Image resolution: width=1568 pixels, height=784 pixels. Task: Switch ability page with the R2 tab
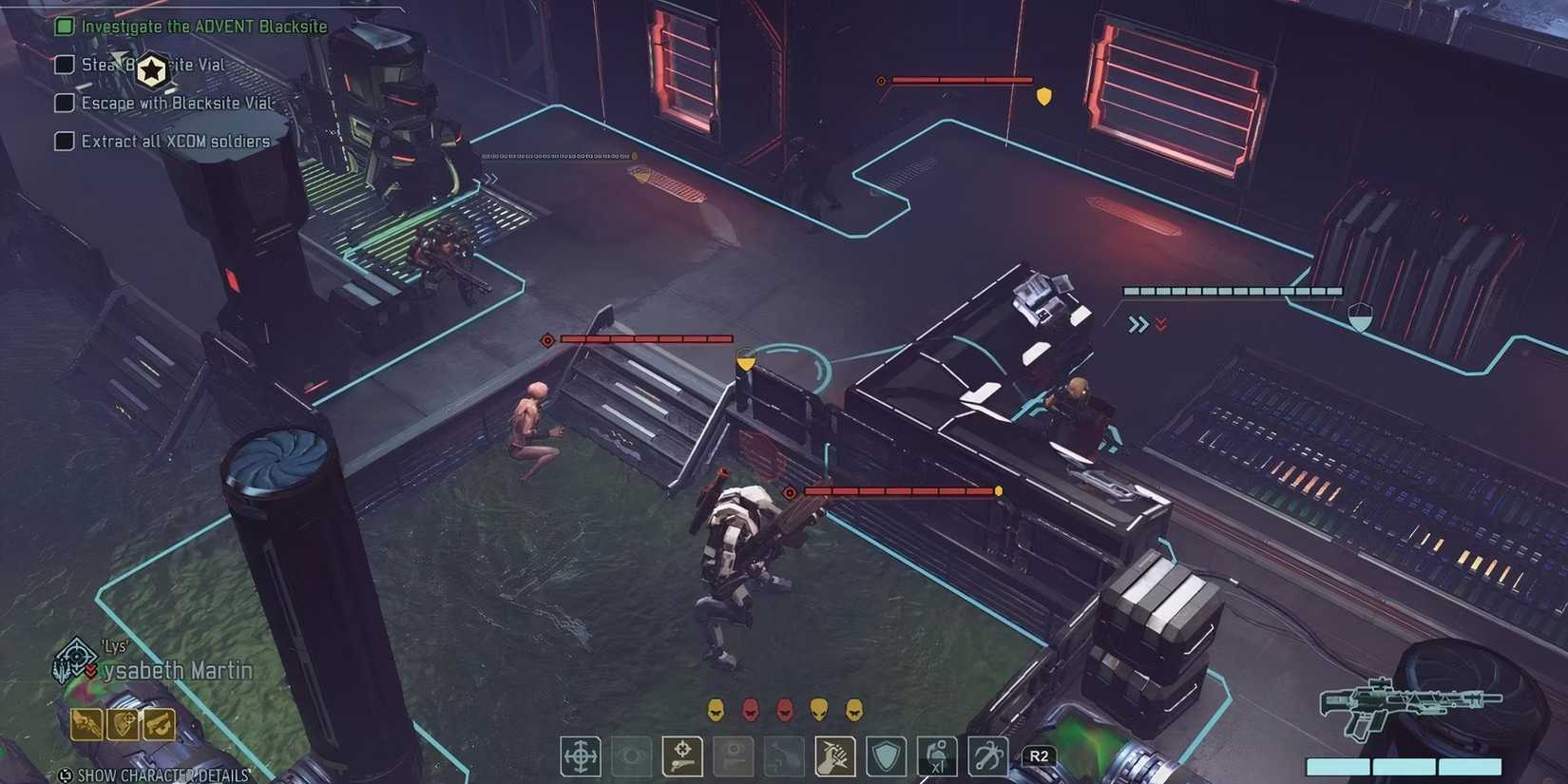[x=1039, y=755]
